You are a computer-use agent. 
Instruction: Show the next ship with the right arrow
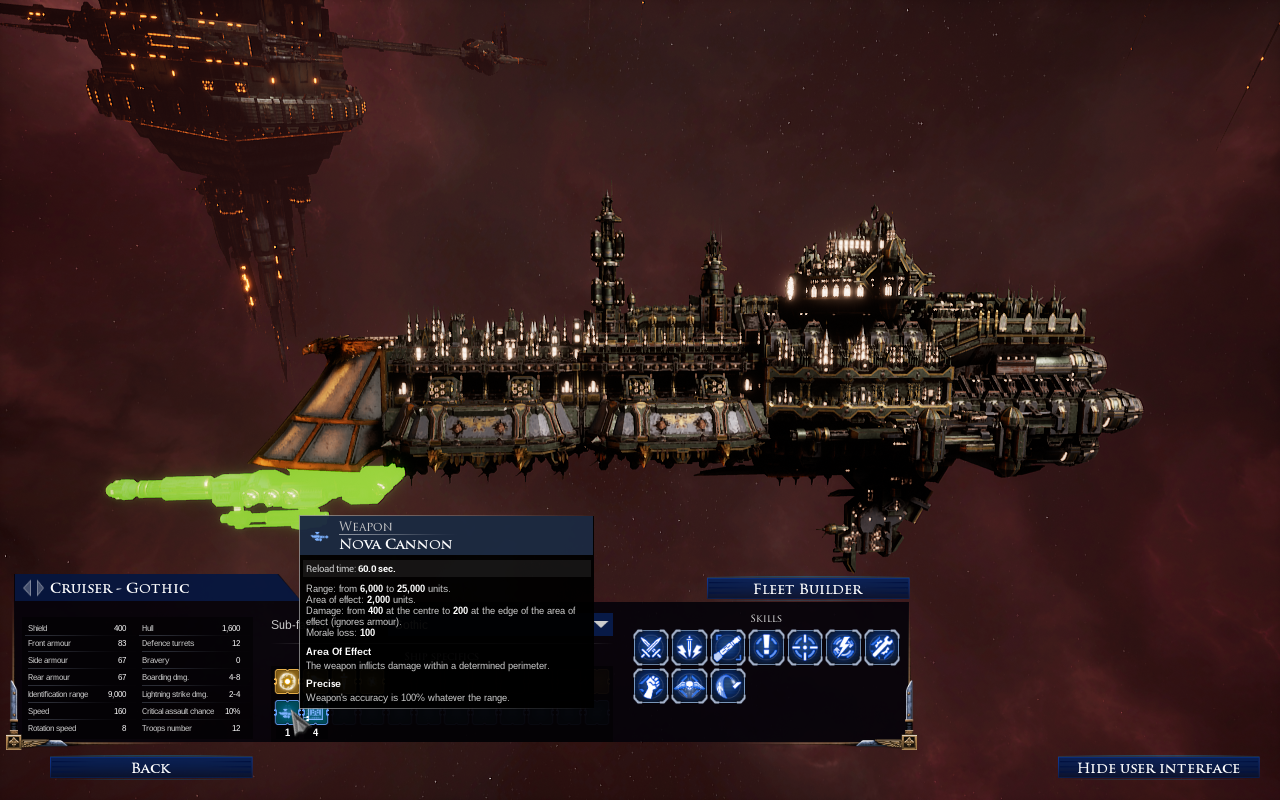point(39,588)
